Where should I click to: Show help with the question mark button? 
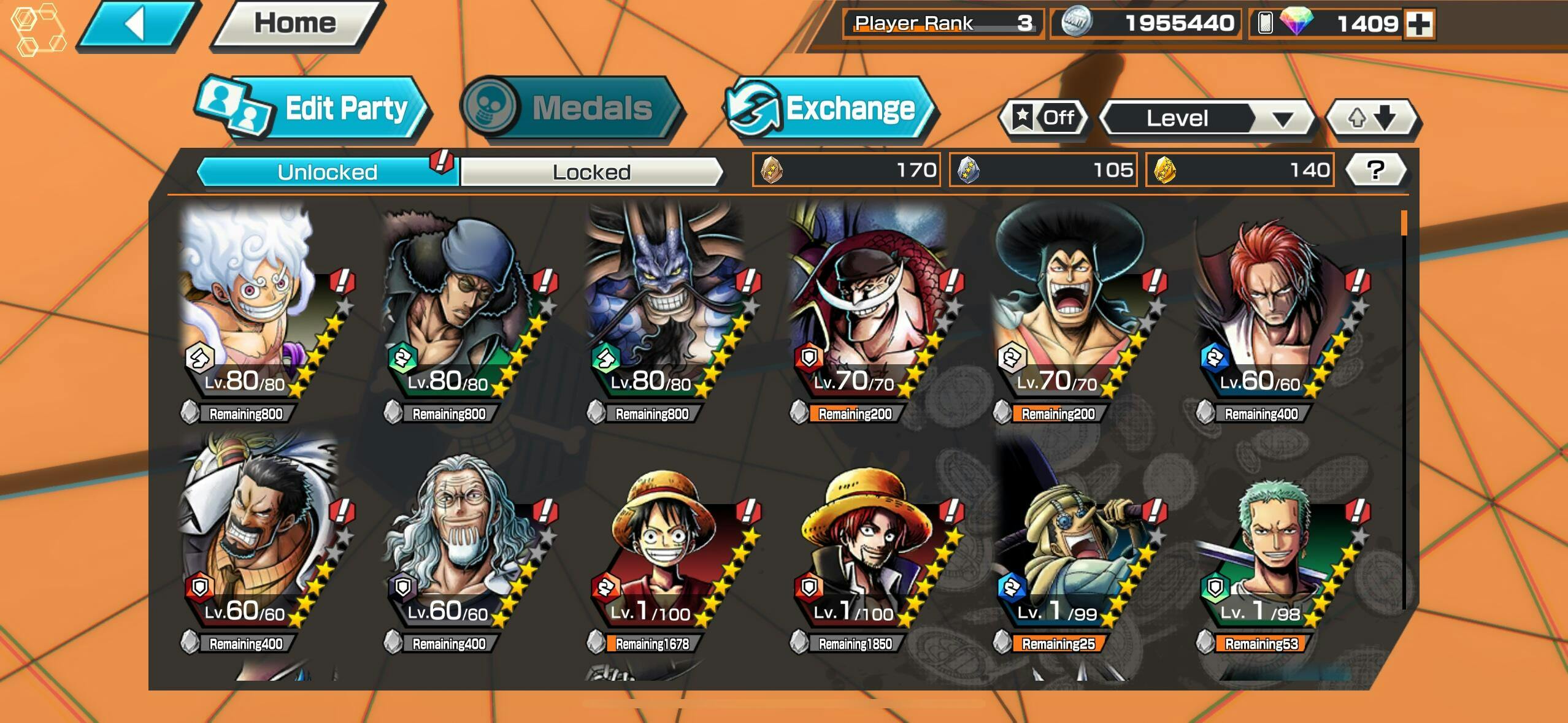tap(1375, 170)
